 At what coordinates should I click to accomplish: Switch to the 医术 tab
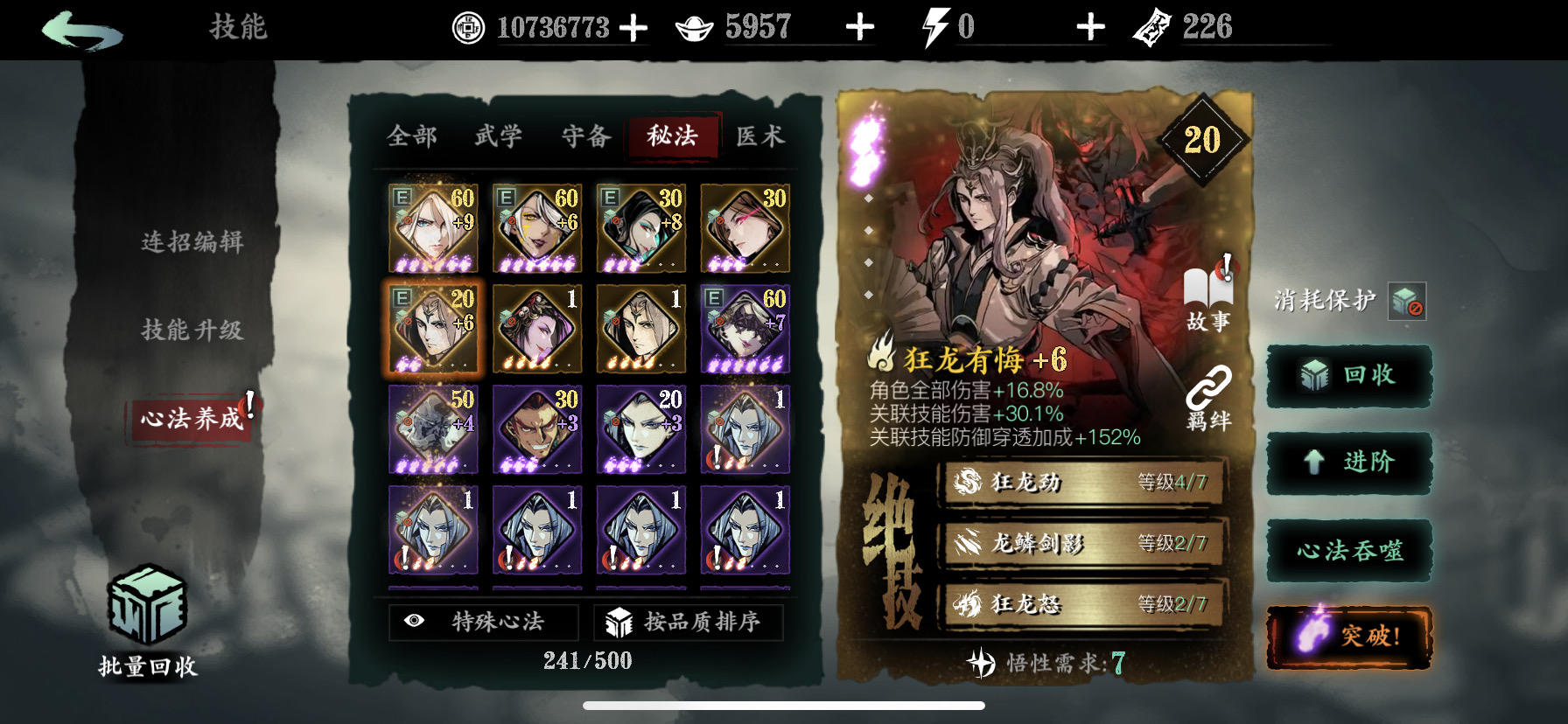[x=763, y=137]
